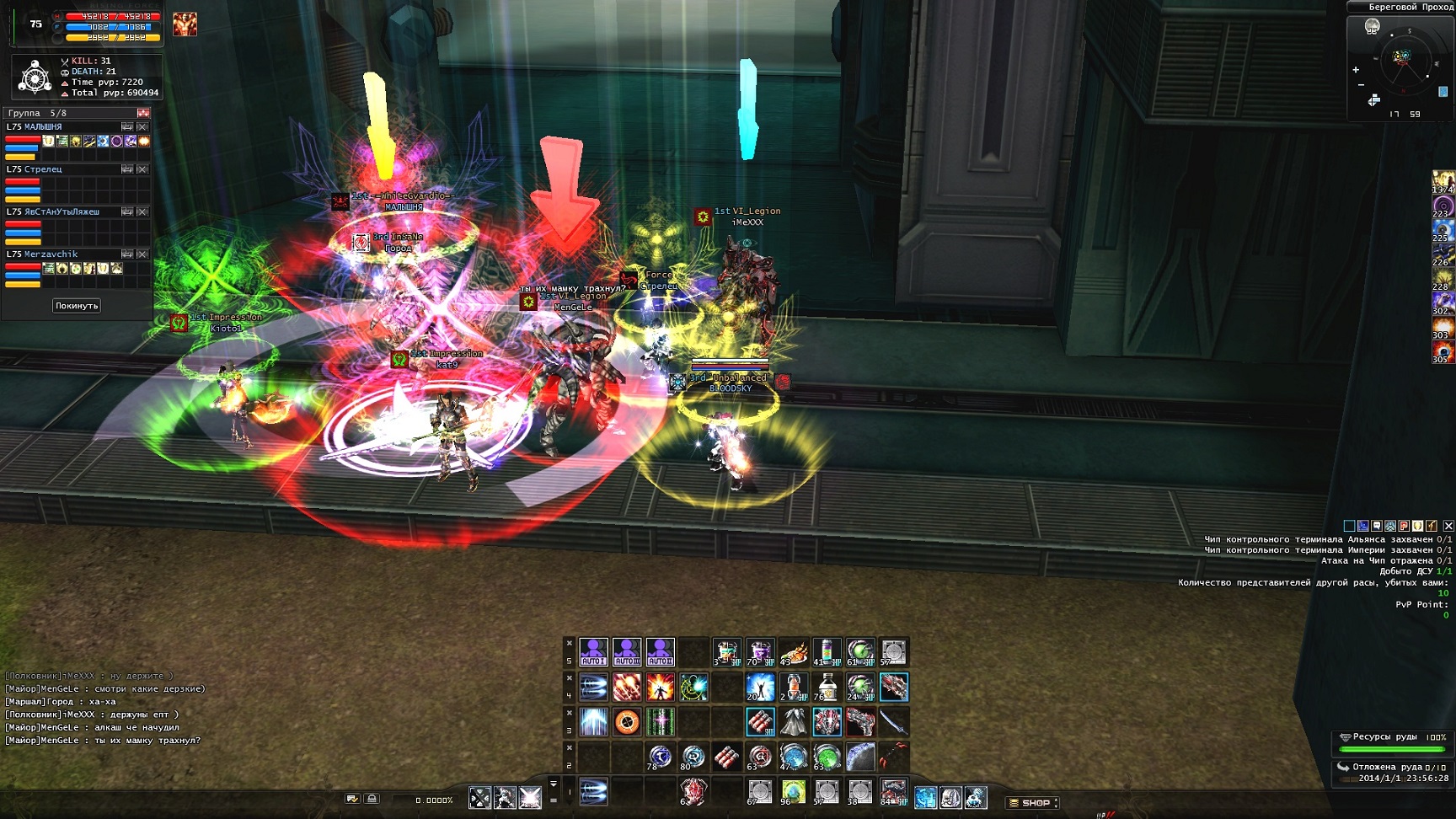Select the silver cloak item slot

(793, 722)
